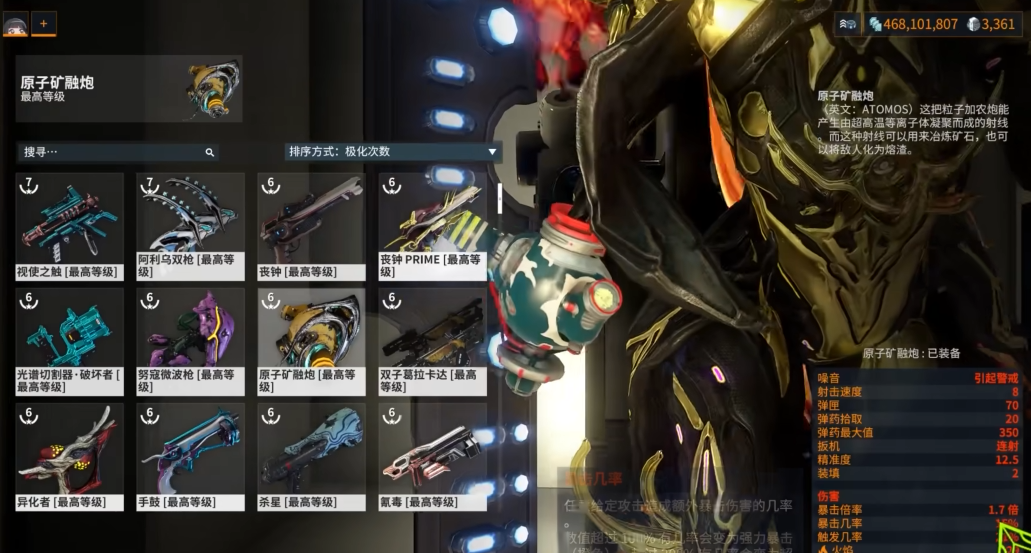Click the 搜寻 search field
This screenshot has width=1031, height=553.
[x=110, y=152]
